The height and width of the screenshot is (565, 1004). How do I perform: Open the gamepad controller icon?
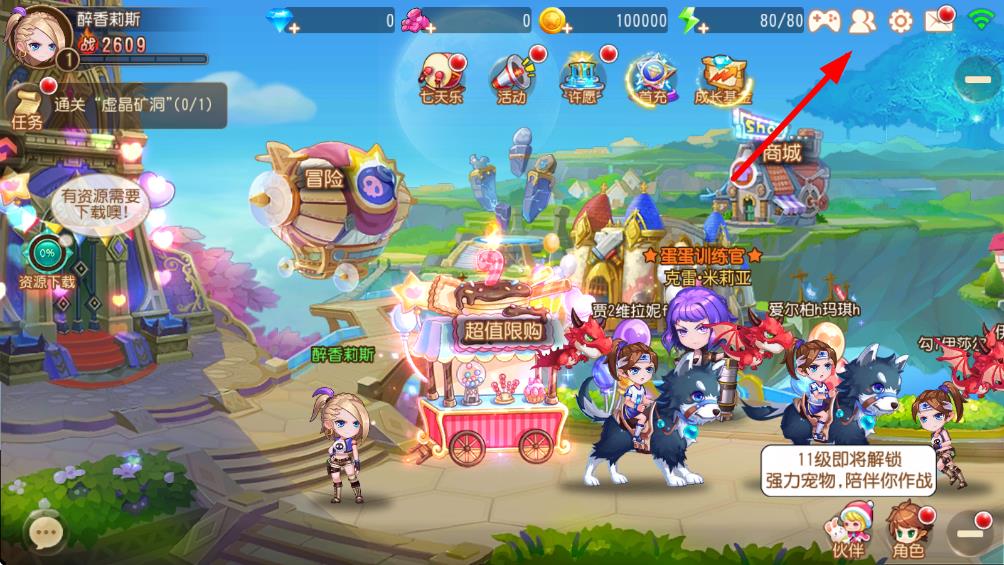824,20
